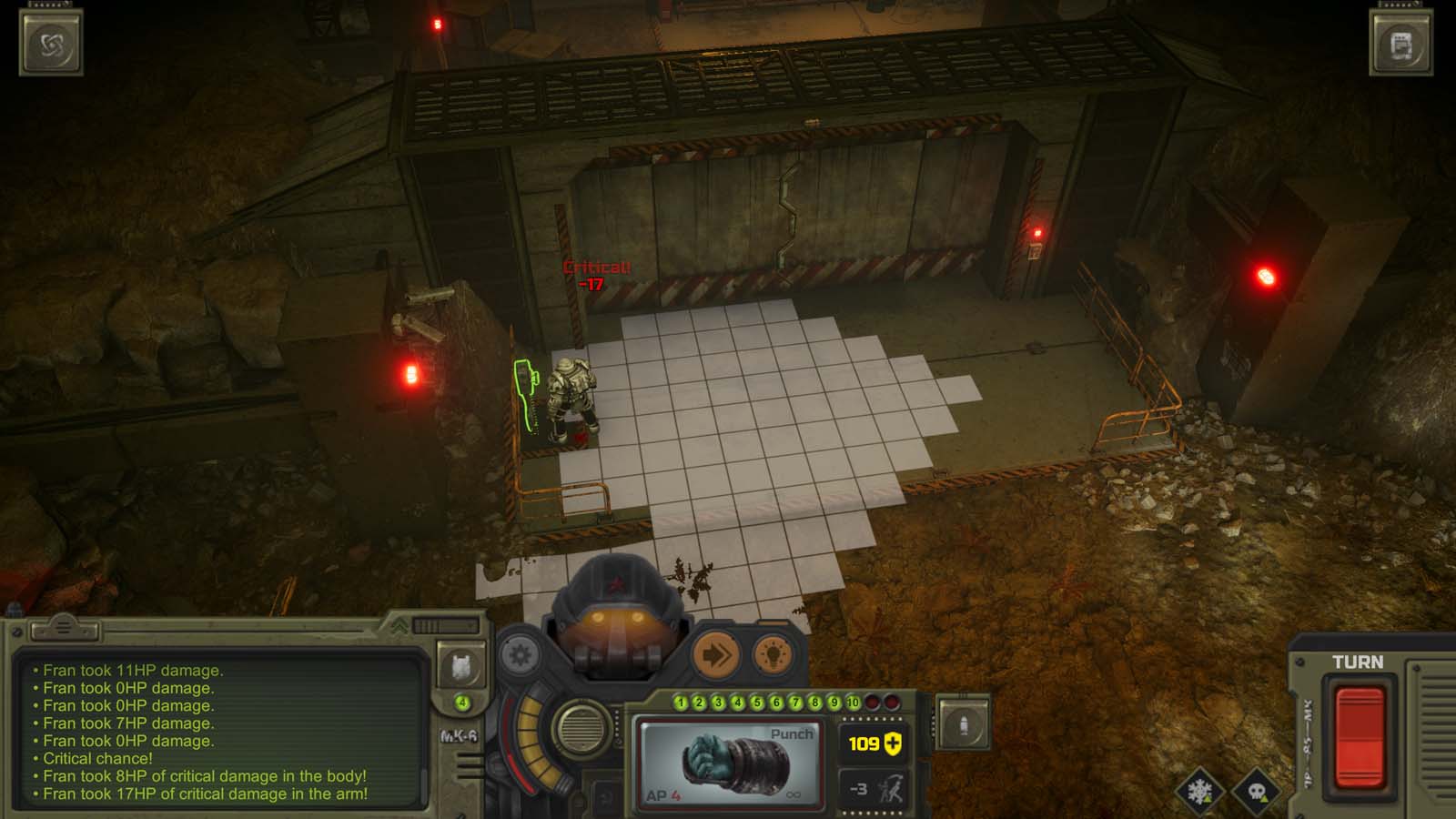
Task: Click the MK-6 label on the suit panel
Action: point(460,733)
